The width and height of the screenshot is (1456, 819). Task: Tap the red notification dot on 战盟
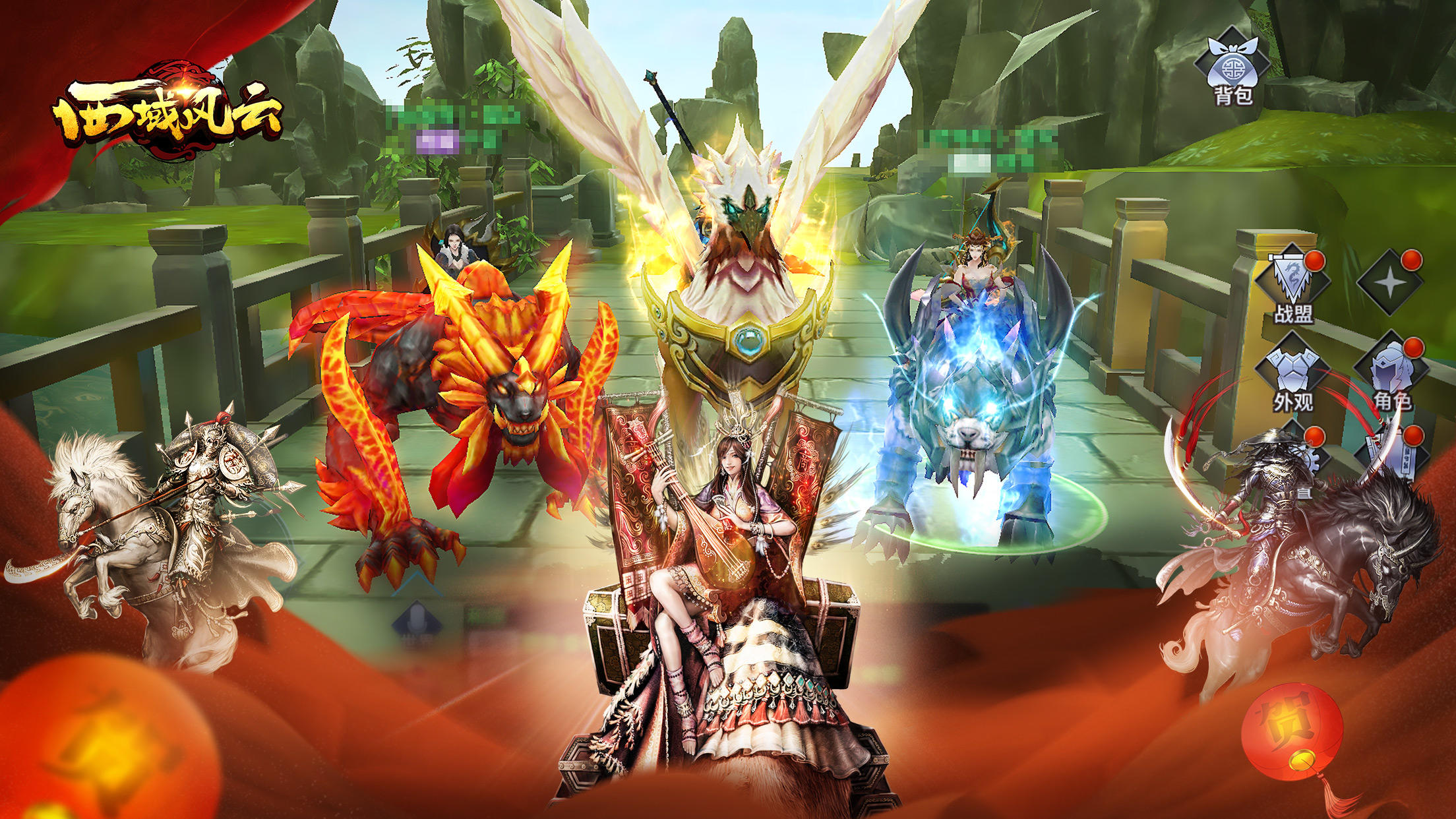click(1316, 260)
